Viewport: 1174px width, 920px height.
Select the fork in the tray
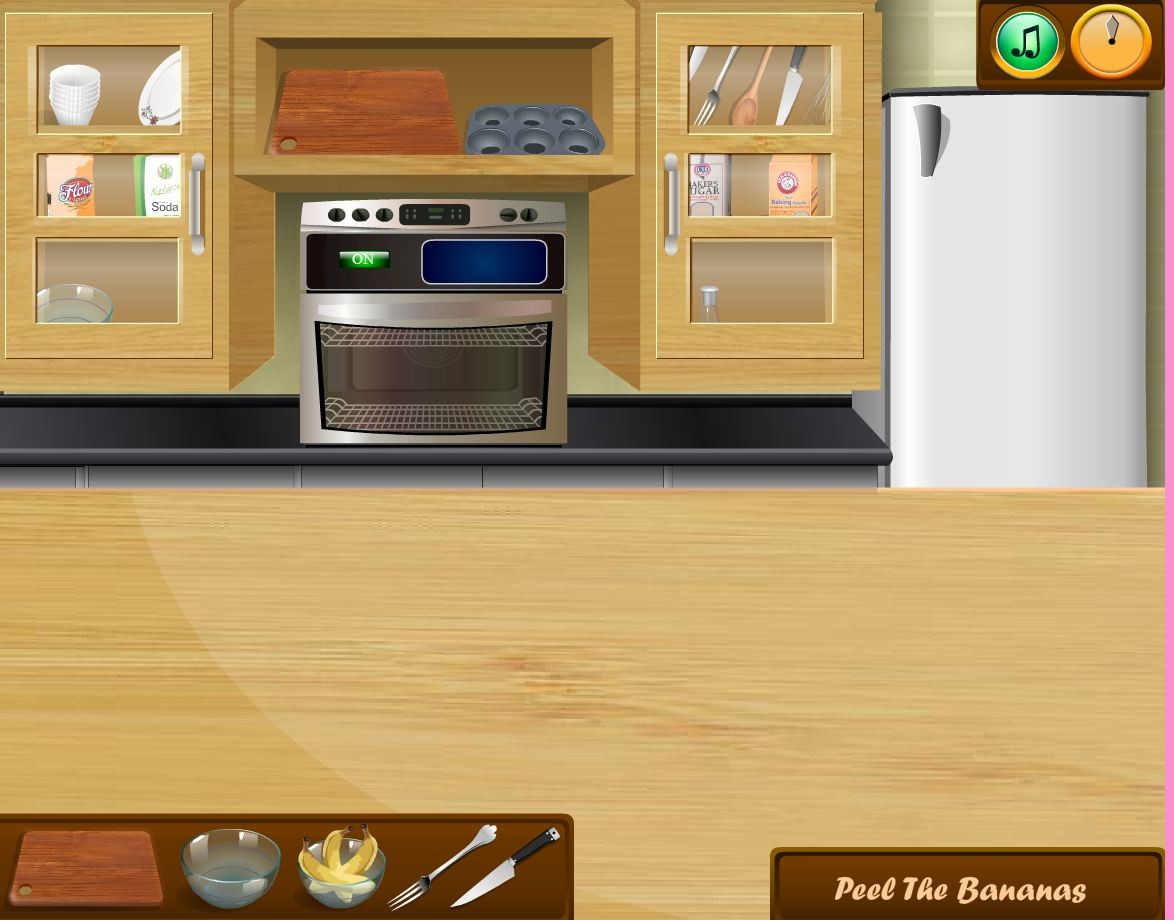[x=440, y=867]
